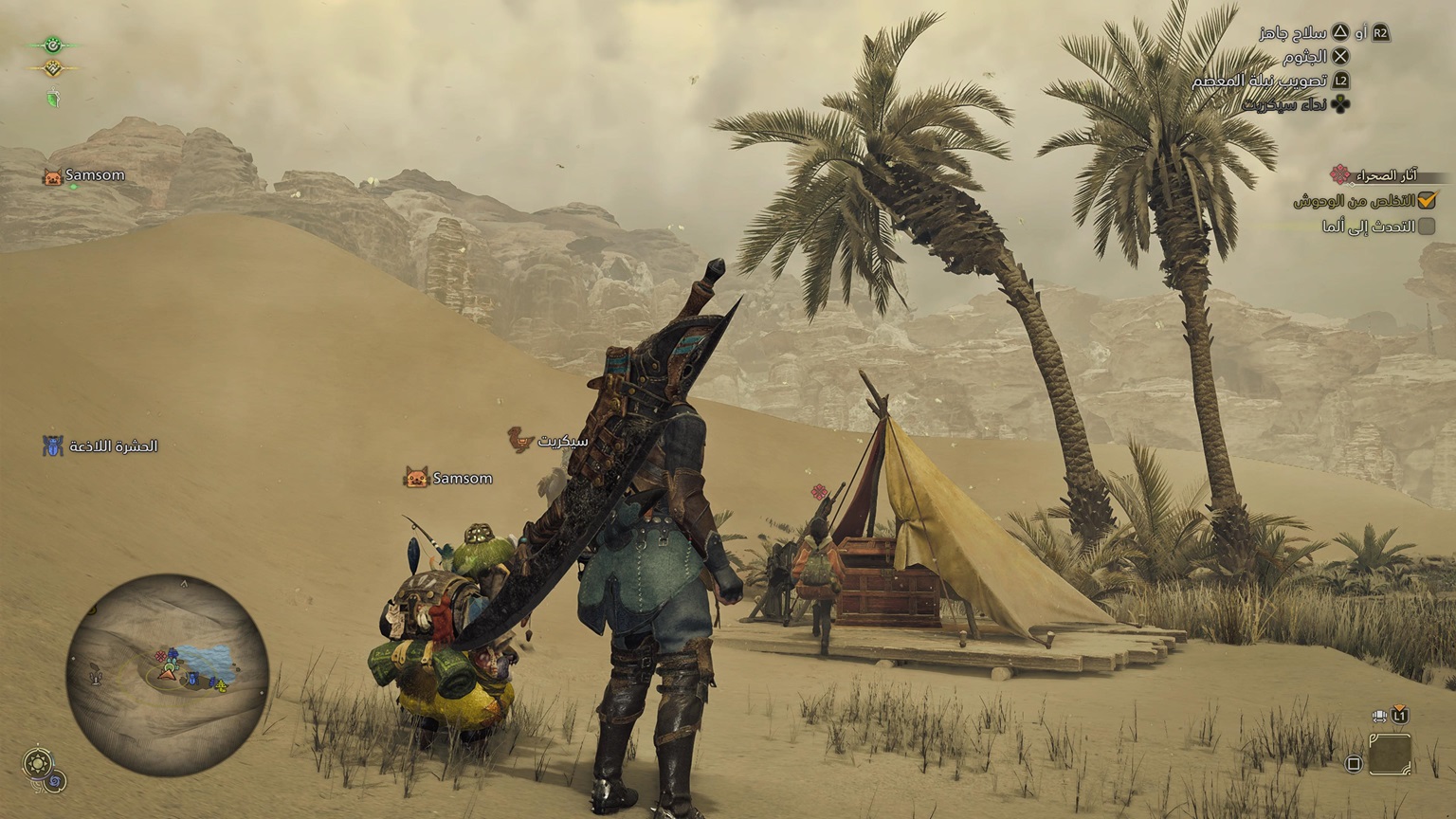The width and height of the screenshot is (1456, 819).
Task: Select the آثار الصحراء quest tracker title
Action: point(1386,175)
